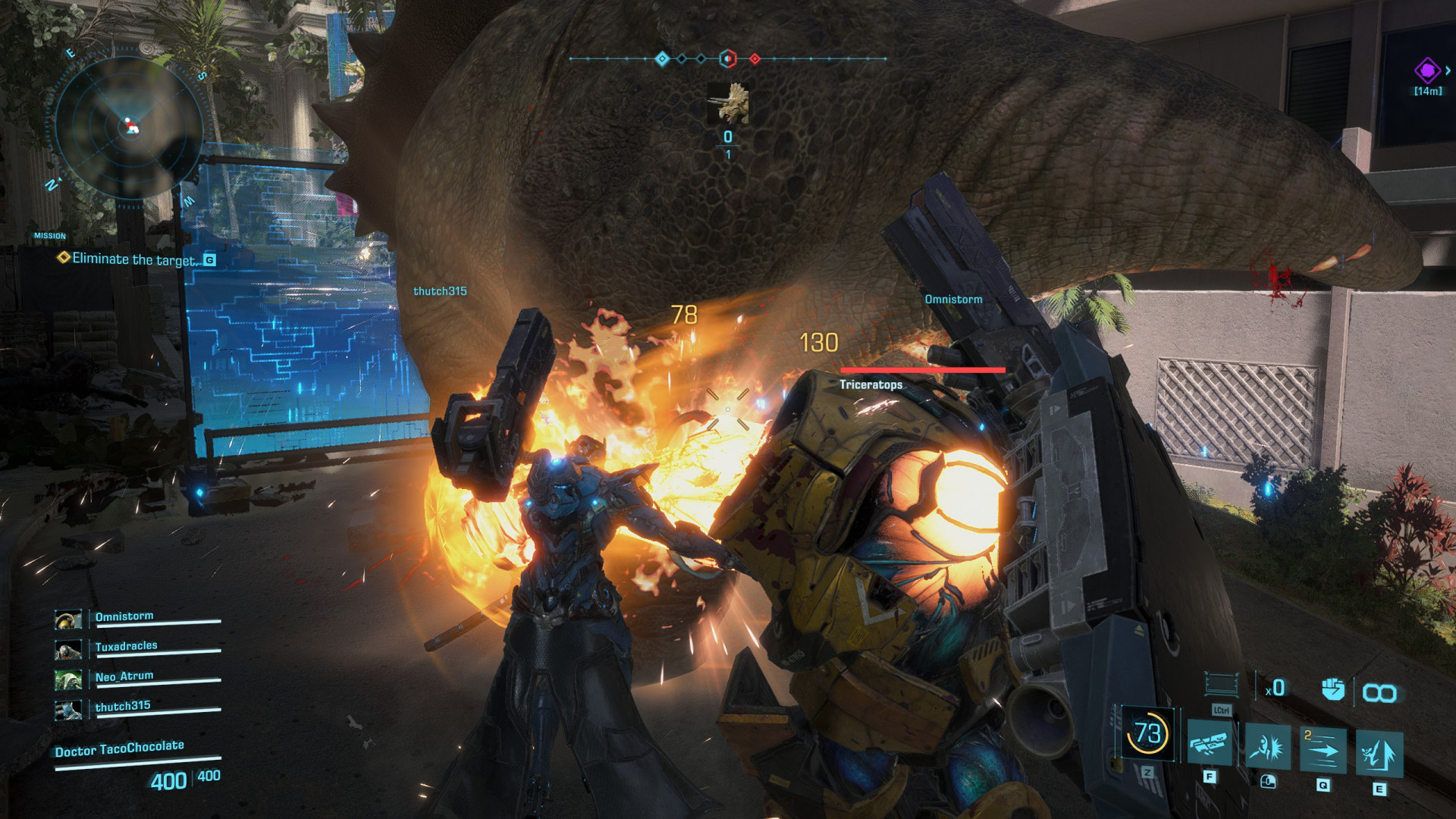Image resolution: width=1456 pixels, height=819 pixels.
Task: Select Omnistorm's teammate portrait
Action: pos(68,620)
